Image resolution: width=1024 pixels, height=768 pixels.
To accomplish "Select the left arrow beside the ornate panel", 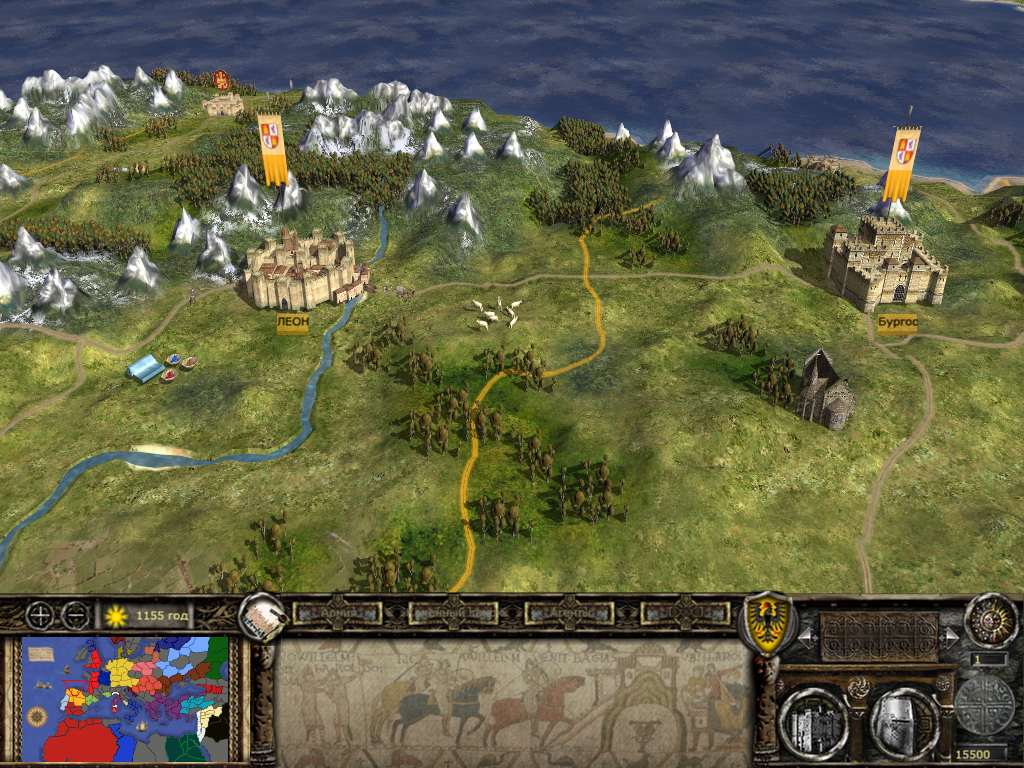I will point(805,636).
